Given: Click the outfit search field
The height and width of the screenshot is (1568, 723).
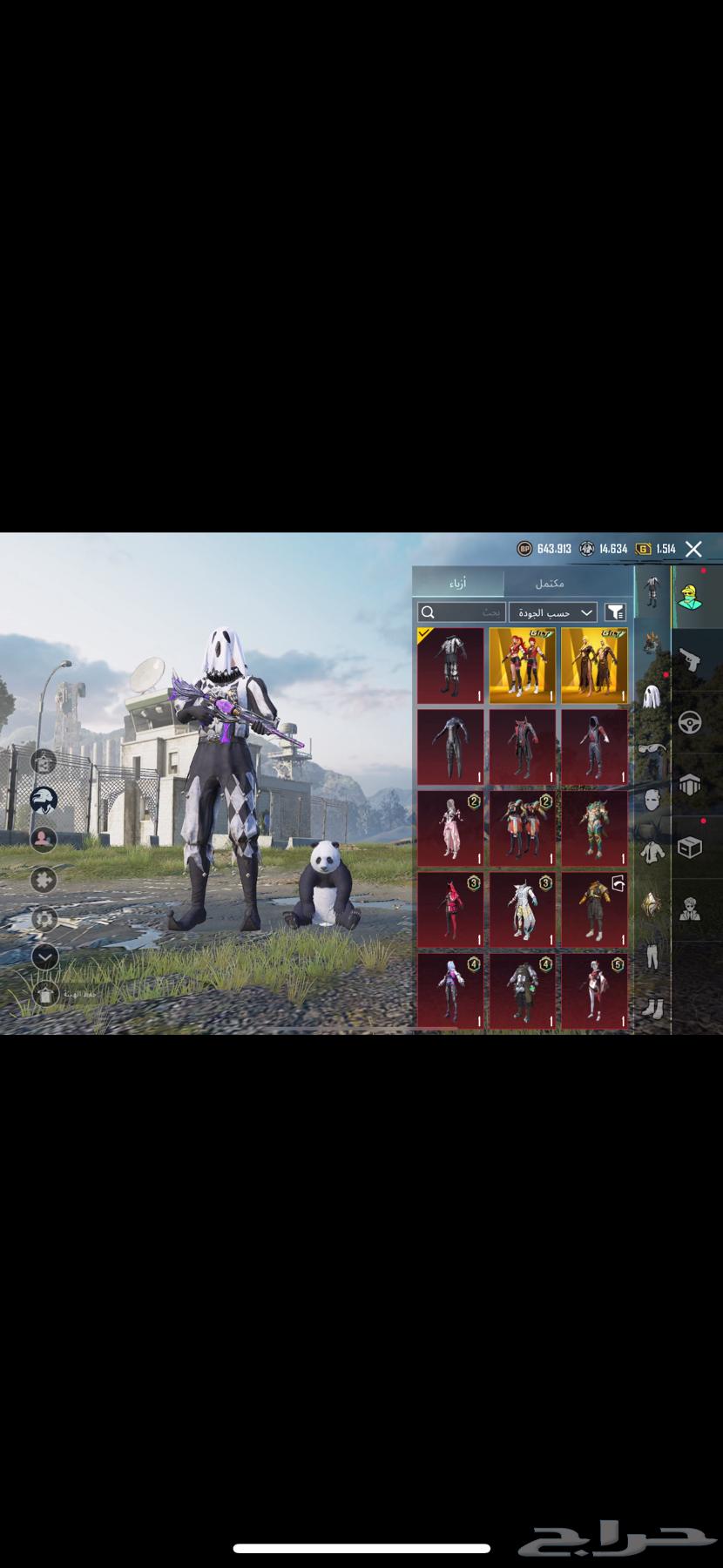Looking at the screenshot, I should click(x=461, y=612).
